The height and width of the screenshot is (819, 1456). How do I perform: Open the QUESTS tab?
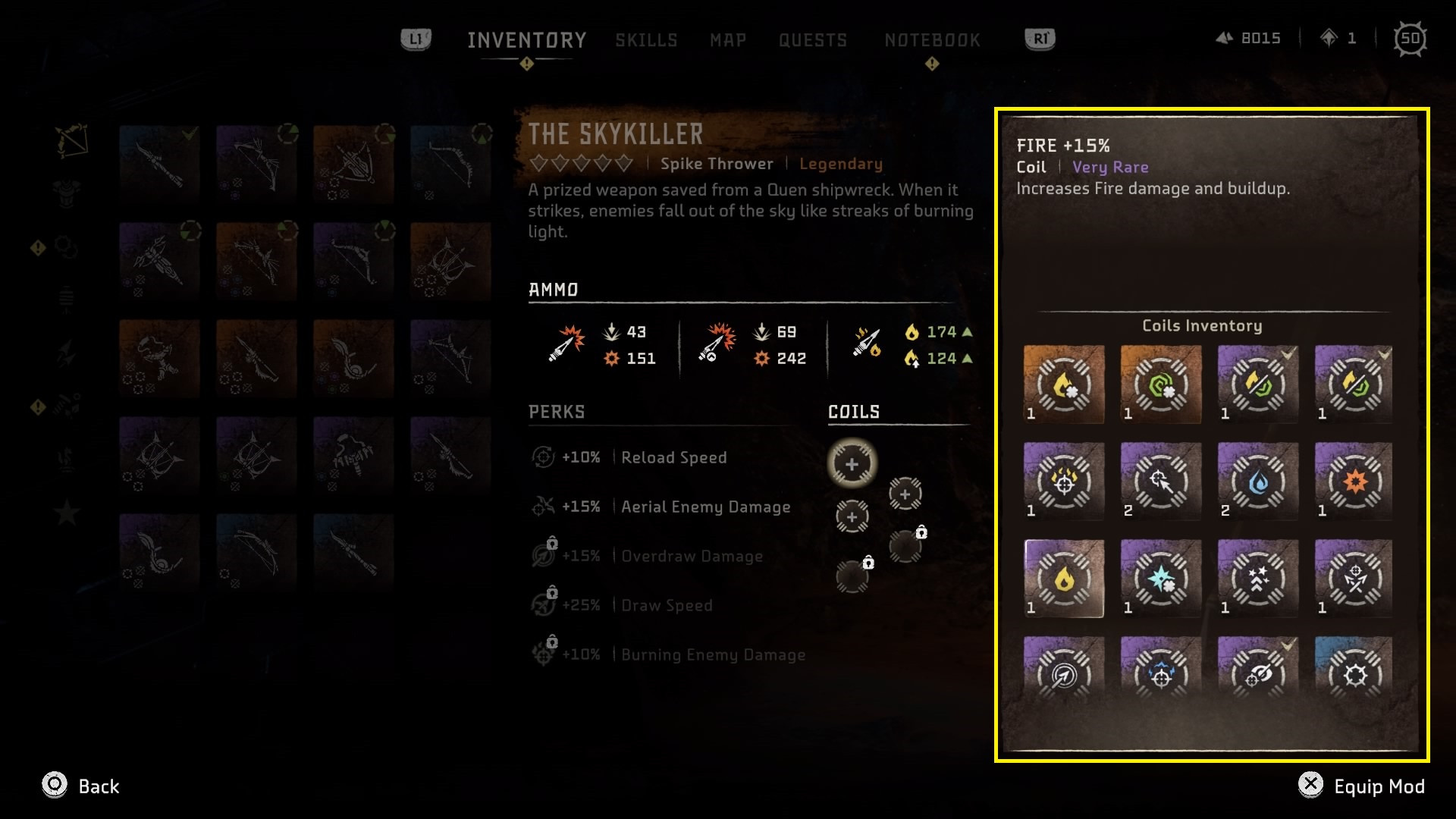point(814,40)
